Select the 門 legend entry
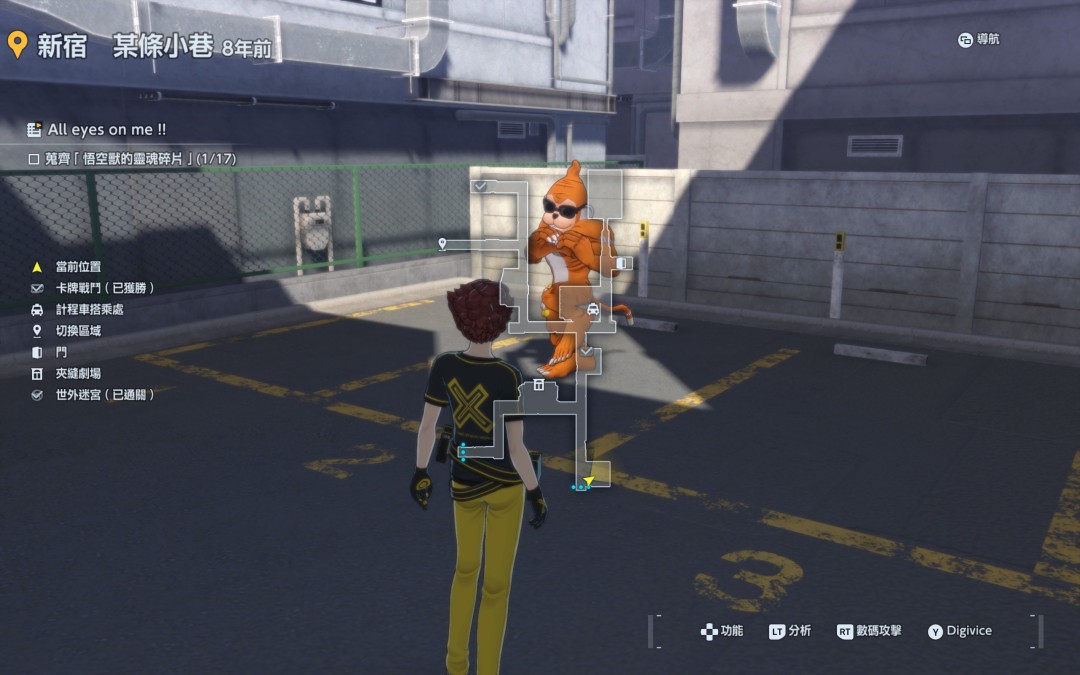1080x675 pixels. pyautogui.click(x=62, y=352)
